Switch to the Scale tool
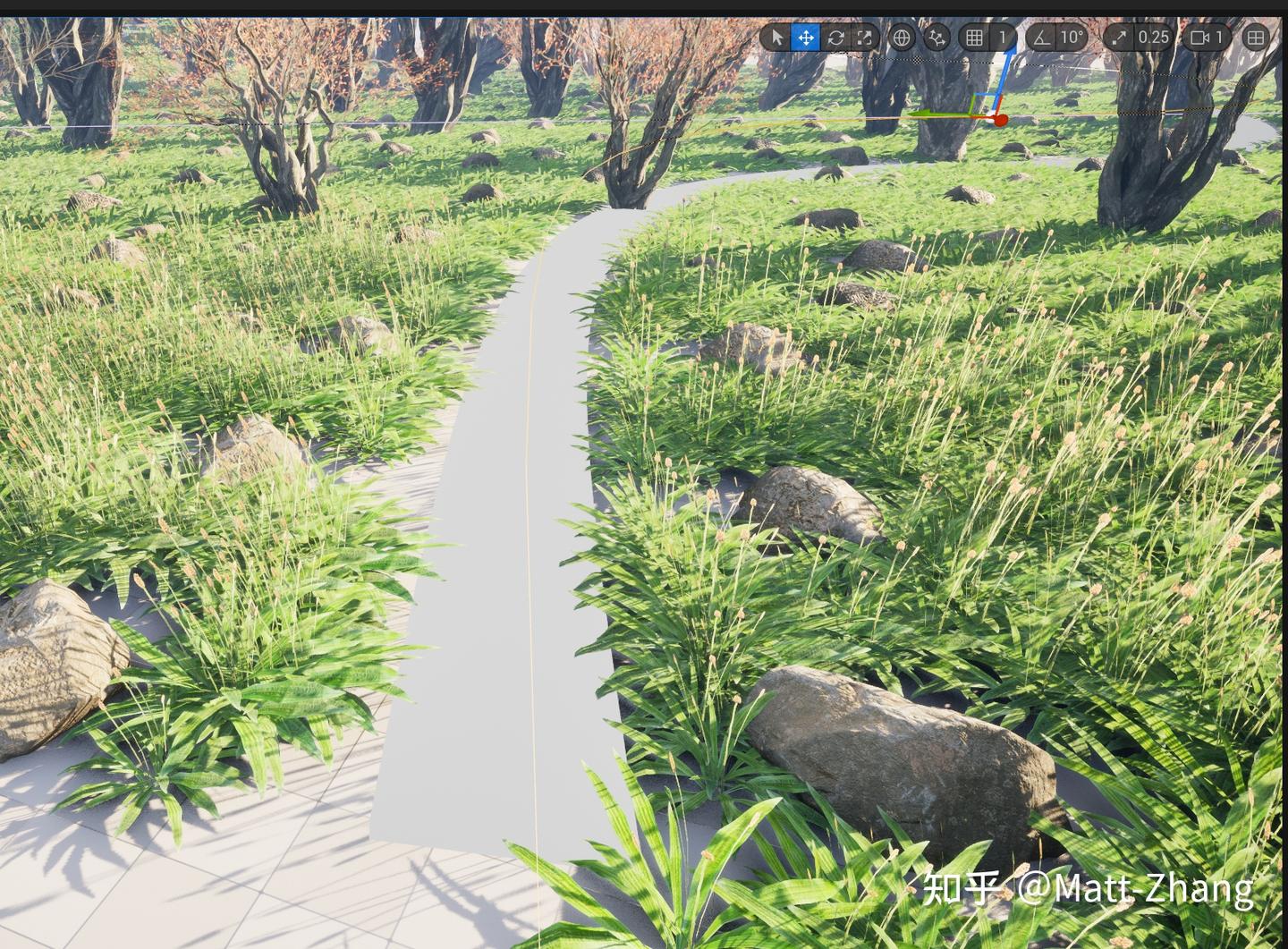Image resolution: width=1288 pixels, height=949 pixels. coord(864,38)
